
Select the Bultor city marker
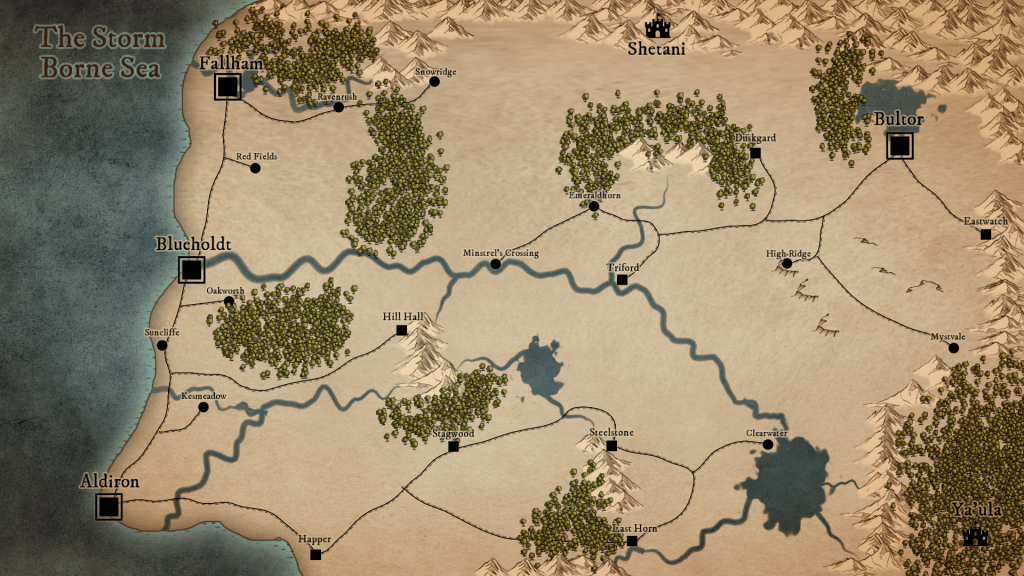click(900, 147)
